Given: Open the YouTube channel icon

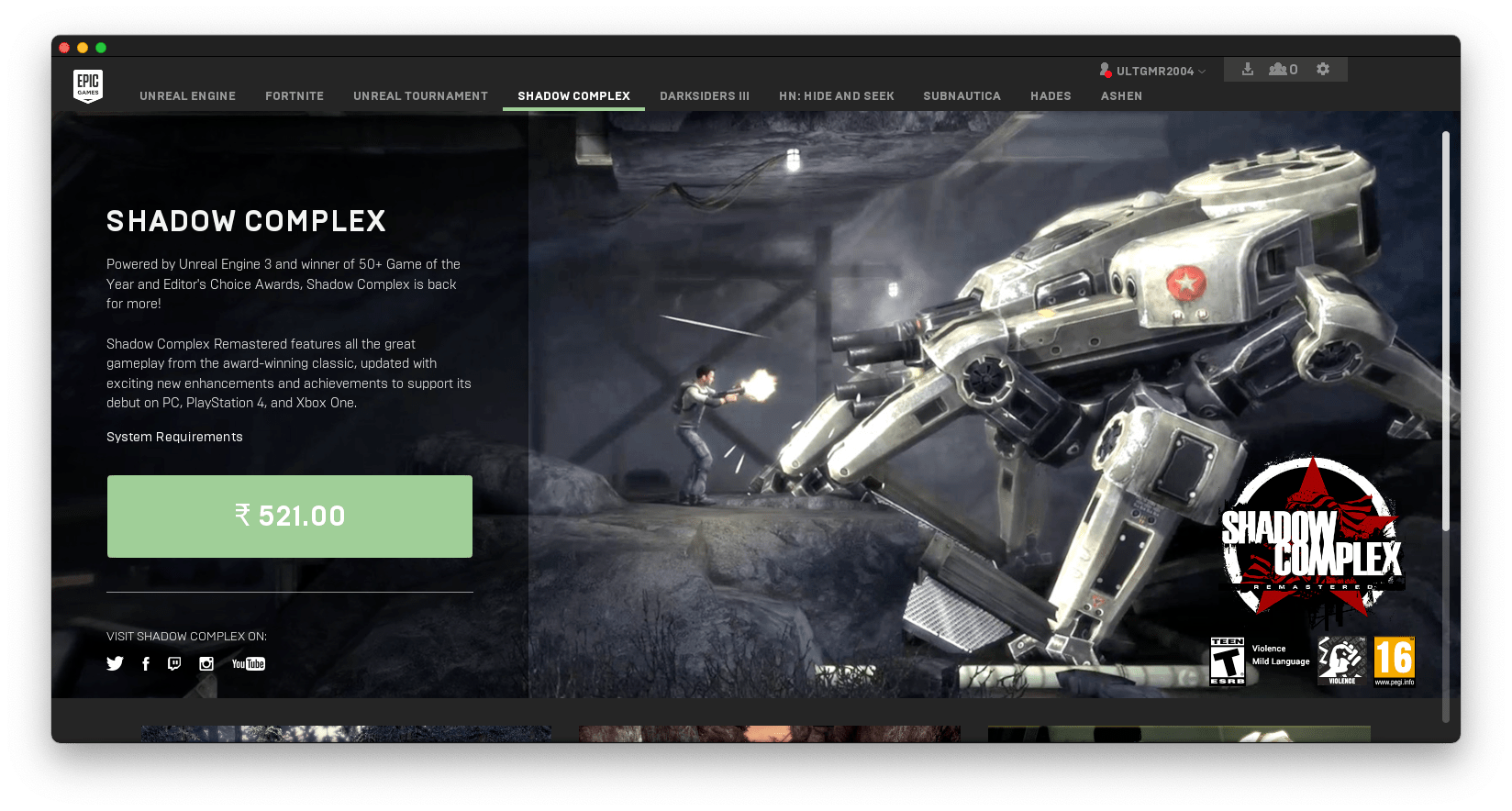Looking at the screenshot, I should tap(247, 663).
